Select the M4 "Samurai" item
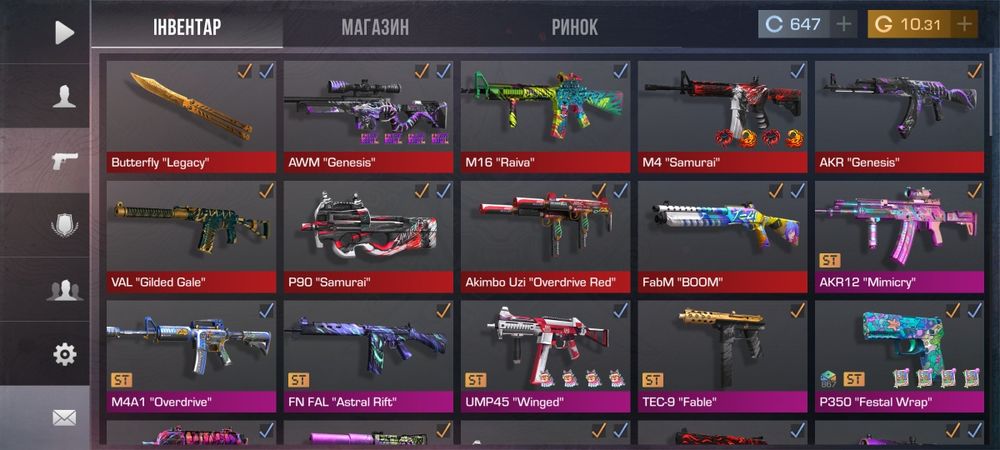This screenshot has width=1000, height=450. click(x=723, y=115)
